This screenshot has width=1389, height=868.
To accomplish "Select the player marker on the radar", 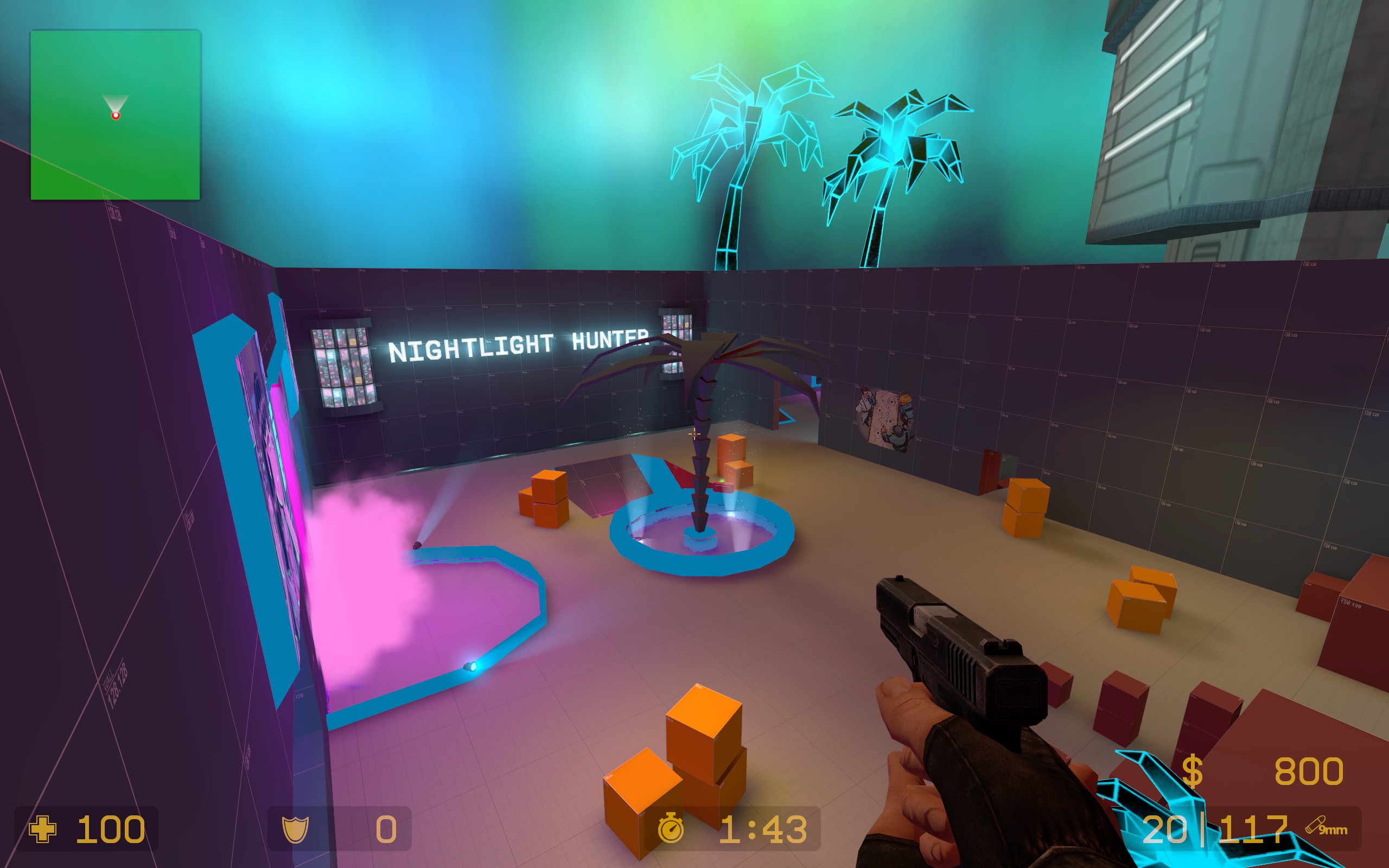I will tap(116, 116).
